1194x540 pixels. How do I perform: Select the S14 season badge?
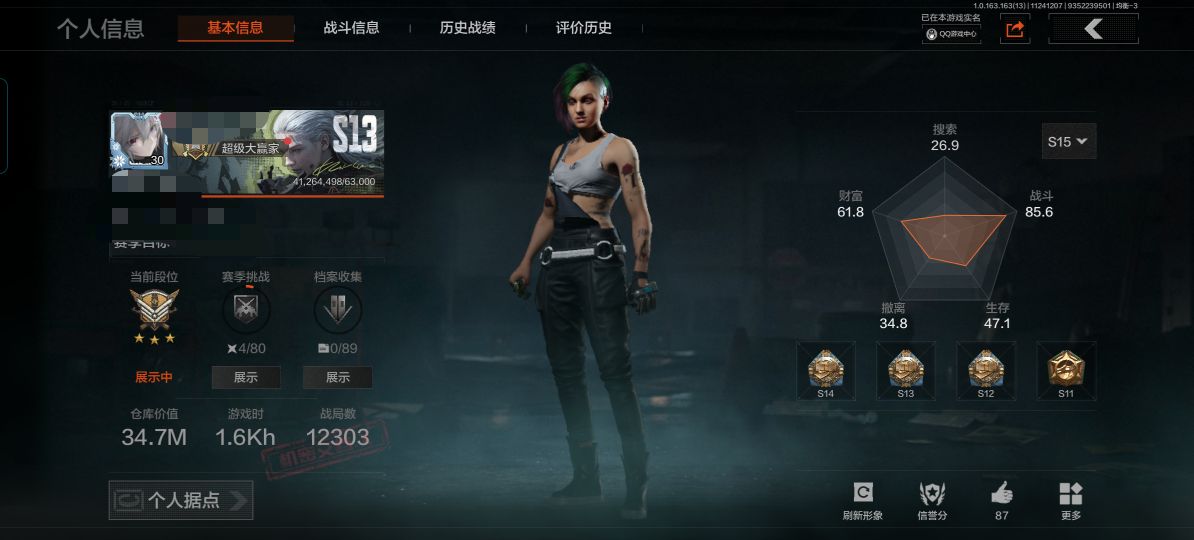pyautogui.click(x=826, y=370)
